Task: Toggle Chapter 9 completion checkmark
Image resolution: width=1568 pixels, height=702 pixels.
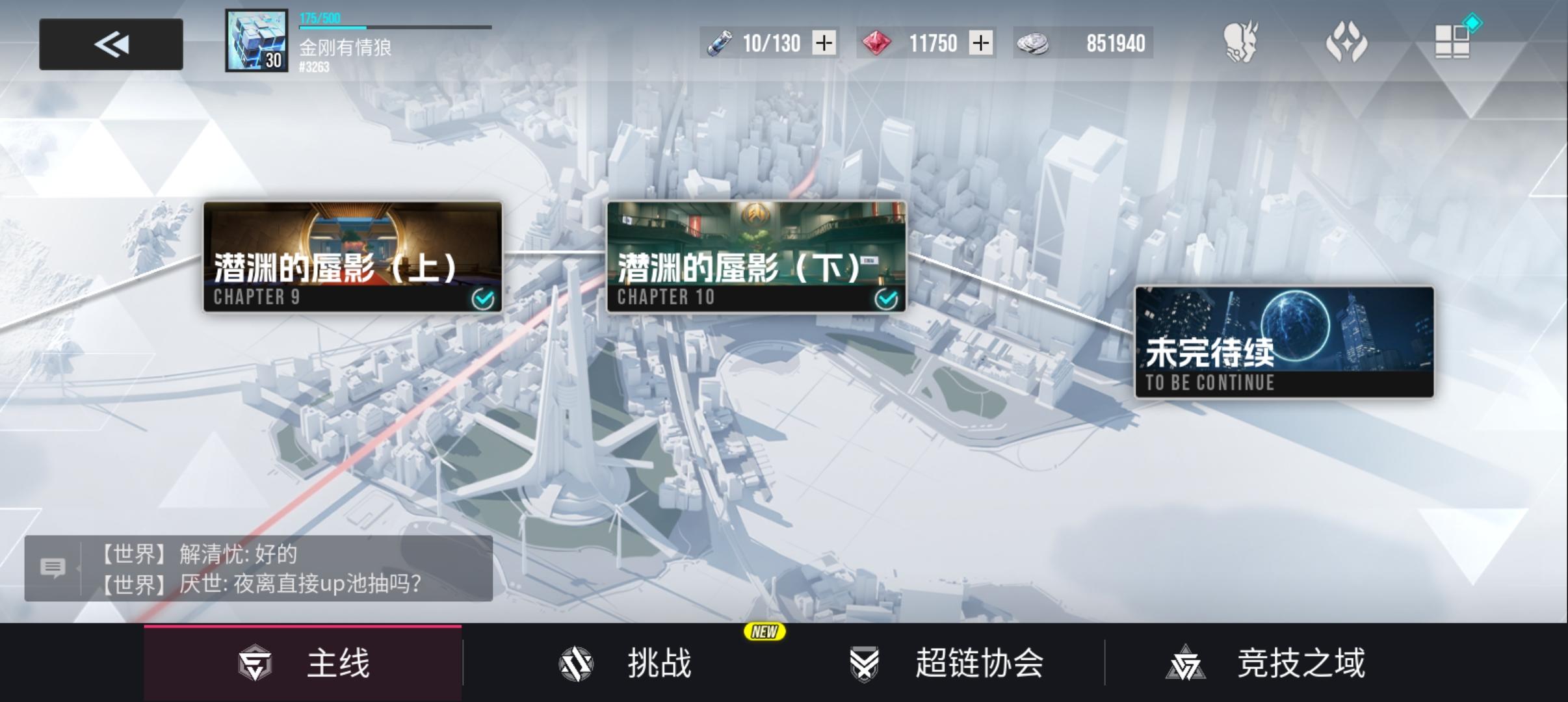Action: (x=482, y=298)
